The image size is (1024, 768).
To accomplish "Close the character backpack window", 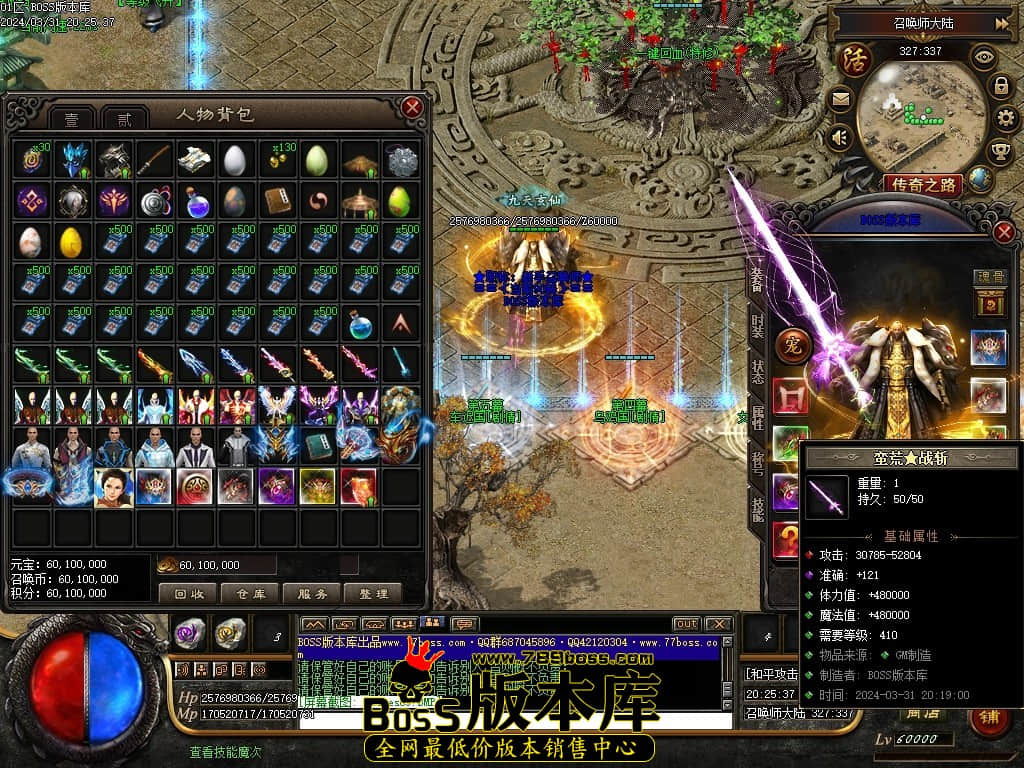I will [x=411, y=107].
